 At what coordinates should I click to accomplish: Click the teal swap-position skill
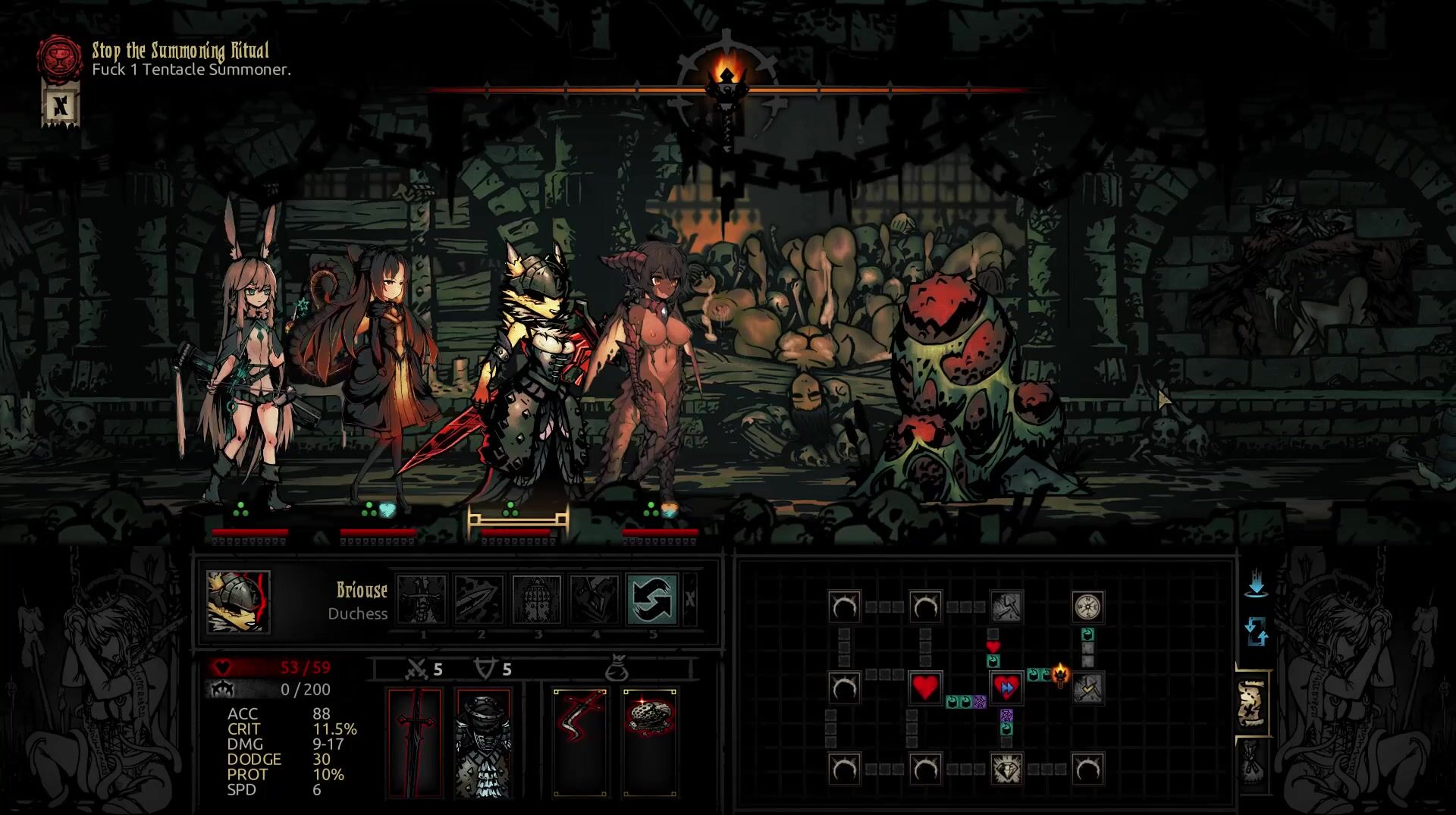click(652, 599)
